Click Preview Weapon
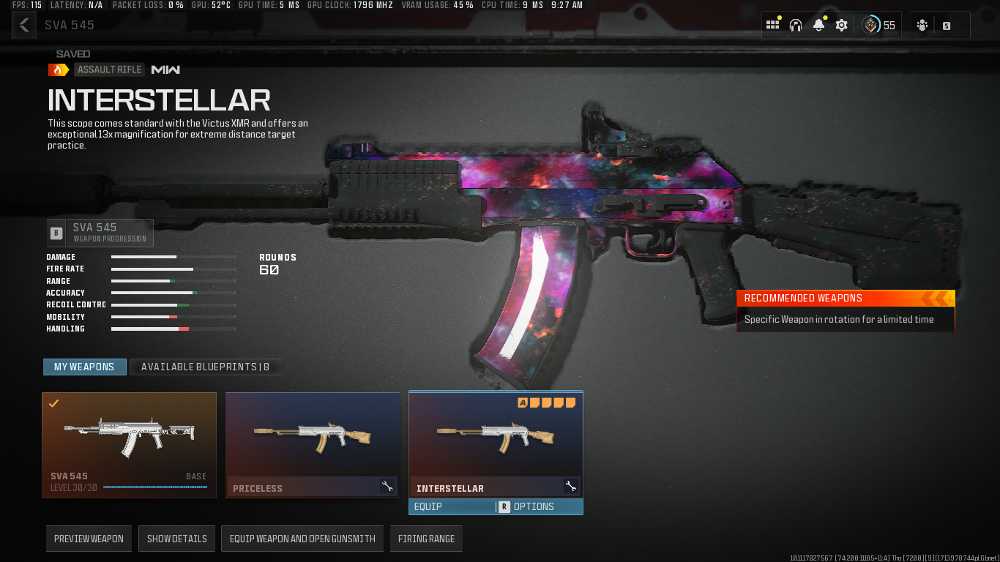The image size is (1000, 562). click(89, 539)
